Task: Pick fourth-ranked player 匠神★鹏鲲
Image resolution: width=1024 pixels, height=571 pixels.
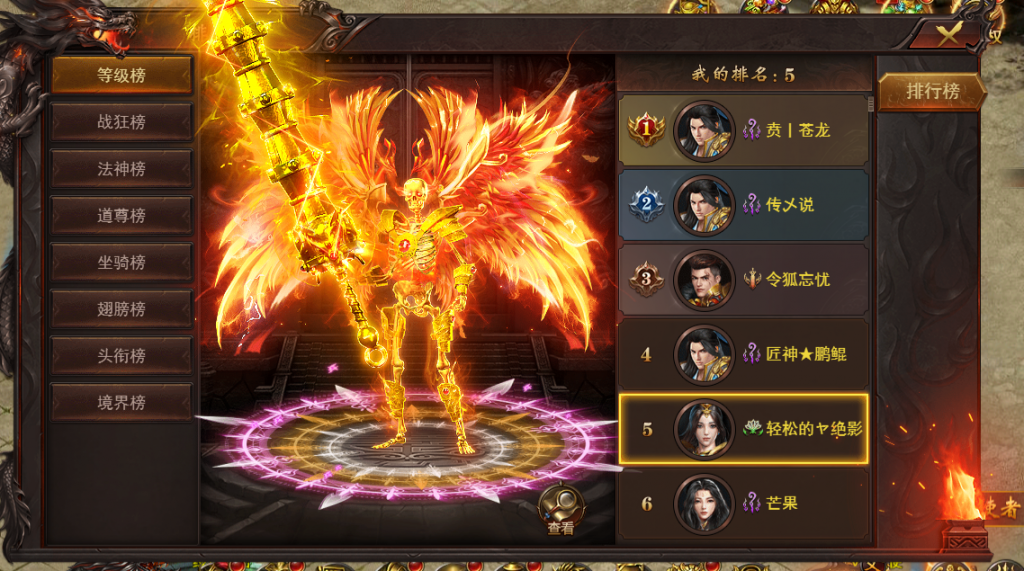Action: click(743, 354)
